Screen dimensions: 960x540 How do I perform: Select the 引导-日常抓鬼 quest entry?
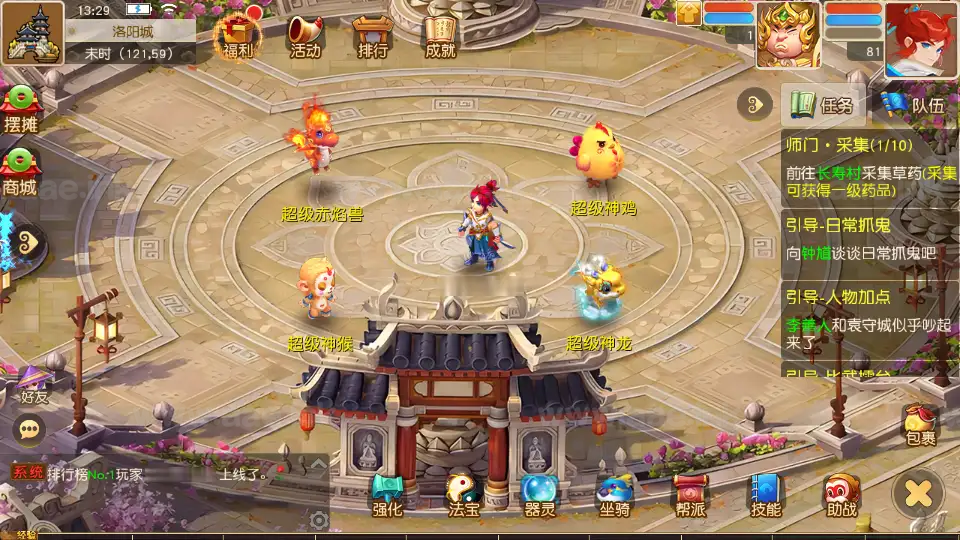(868, 240)
